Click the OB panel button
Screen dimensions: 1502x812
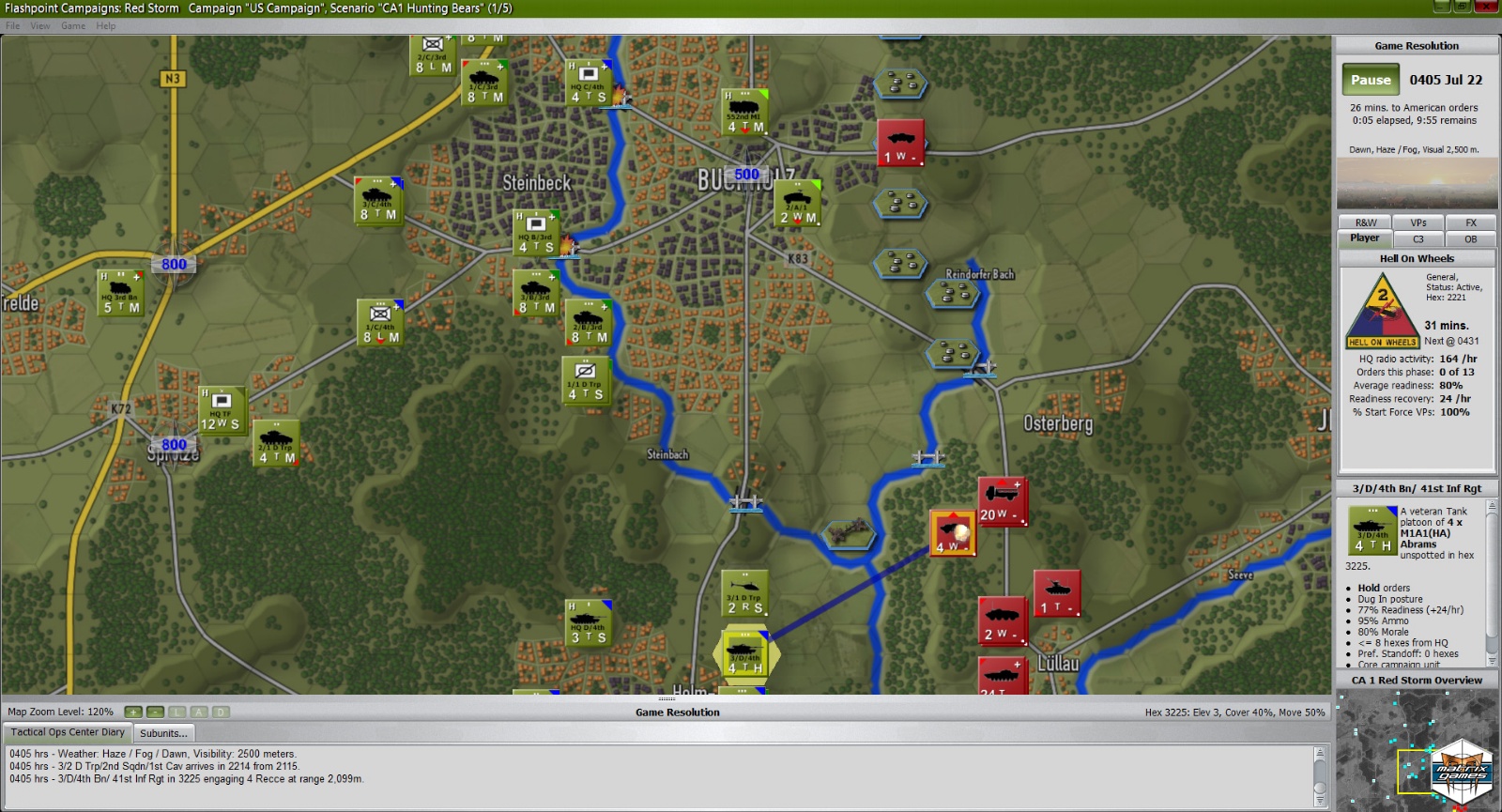1472,238
